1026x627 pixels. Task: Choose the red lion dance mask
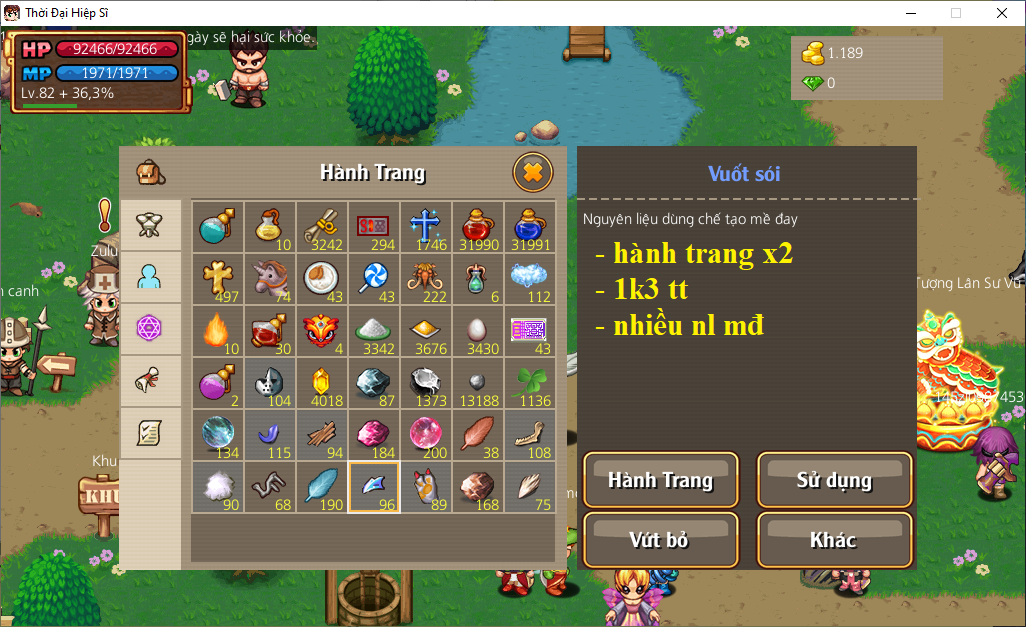[x=322, y=330]
